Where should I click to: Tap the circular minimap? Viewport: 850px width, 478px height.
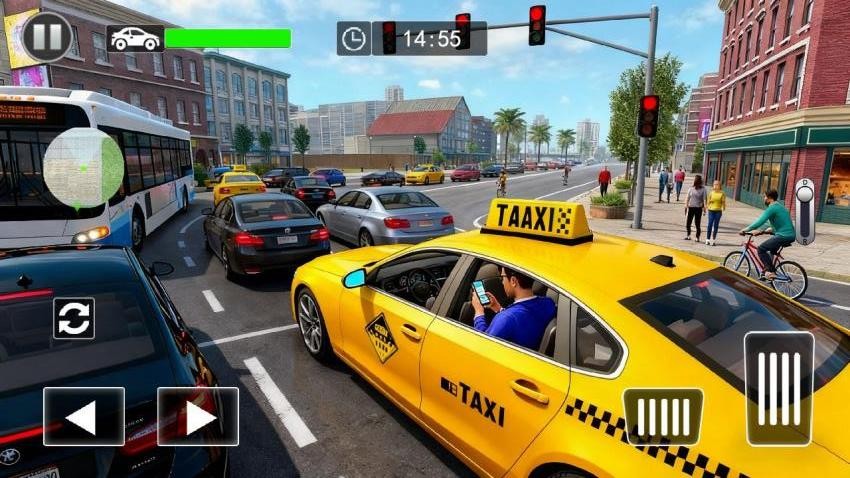(84, 168)
